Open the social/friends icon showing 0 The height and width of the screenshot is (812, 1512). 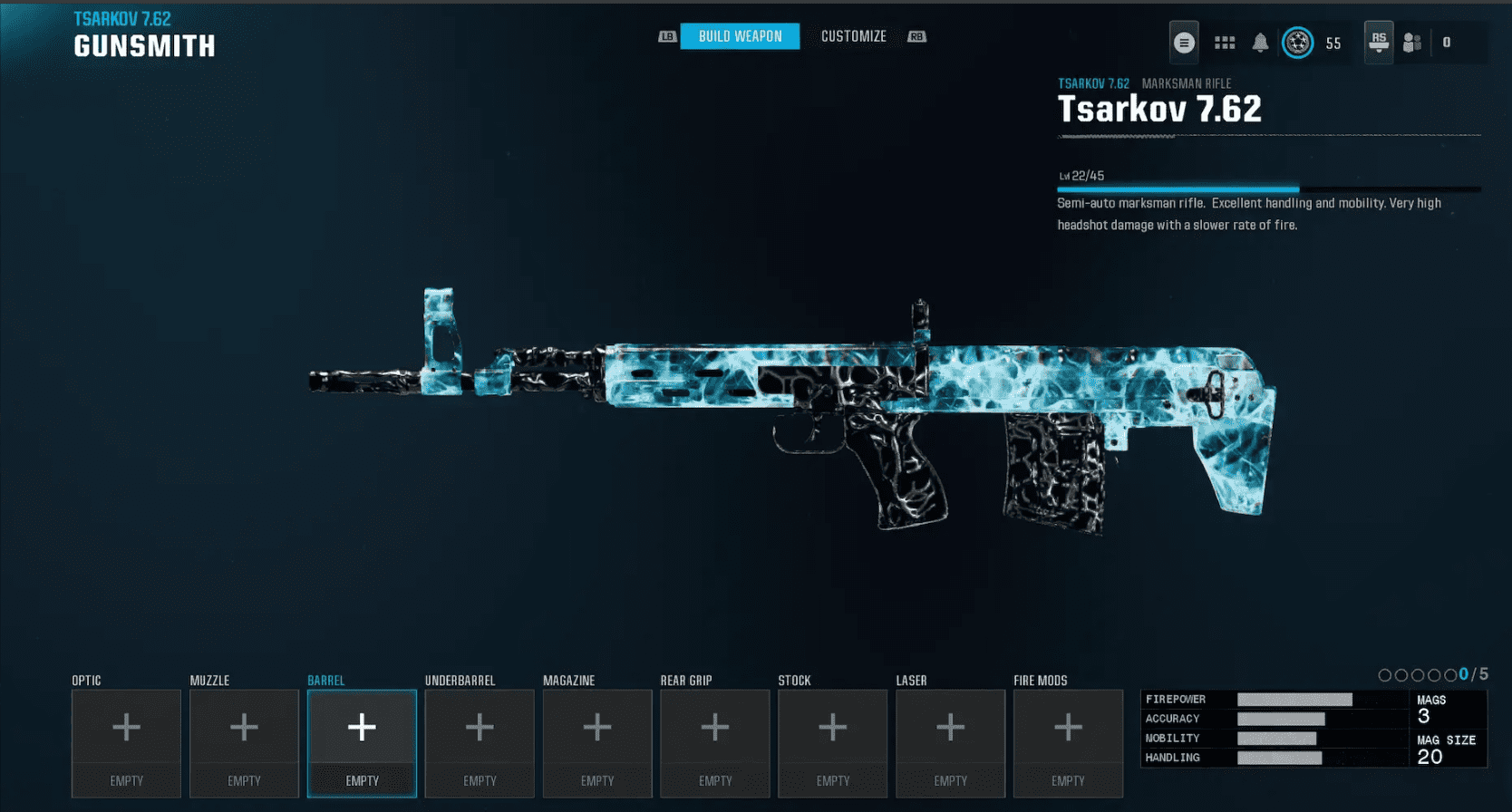[x=1412, y=42]
